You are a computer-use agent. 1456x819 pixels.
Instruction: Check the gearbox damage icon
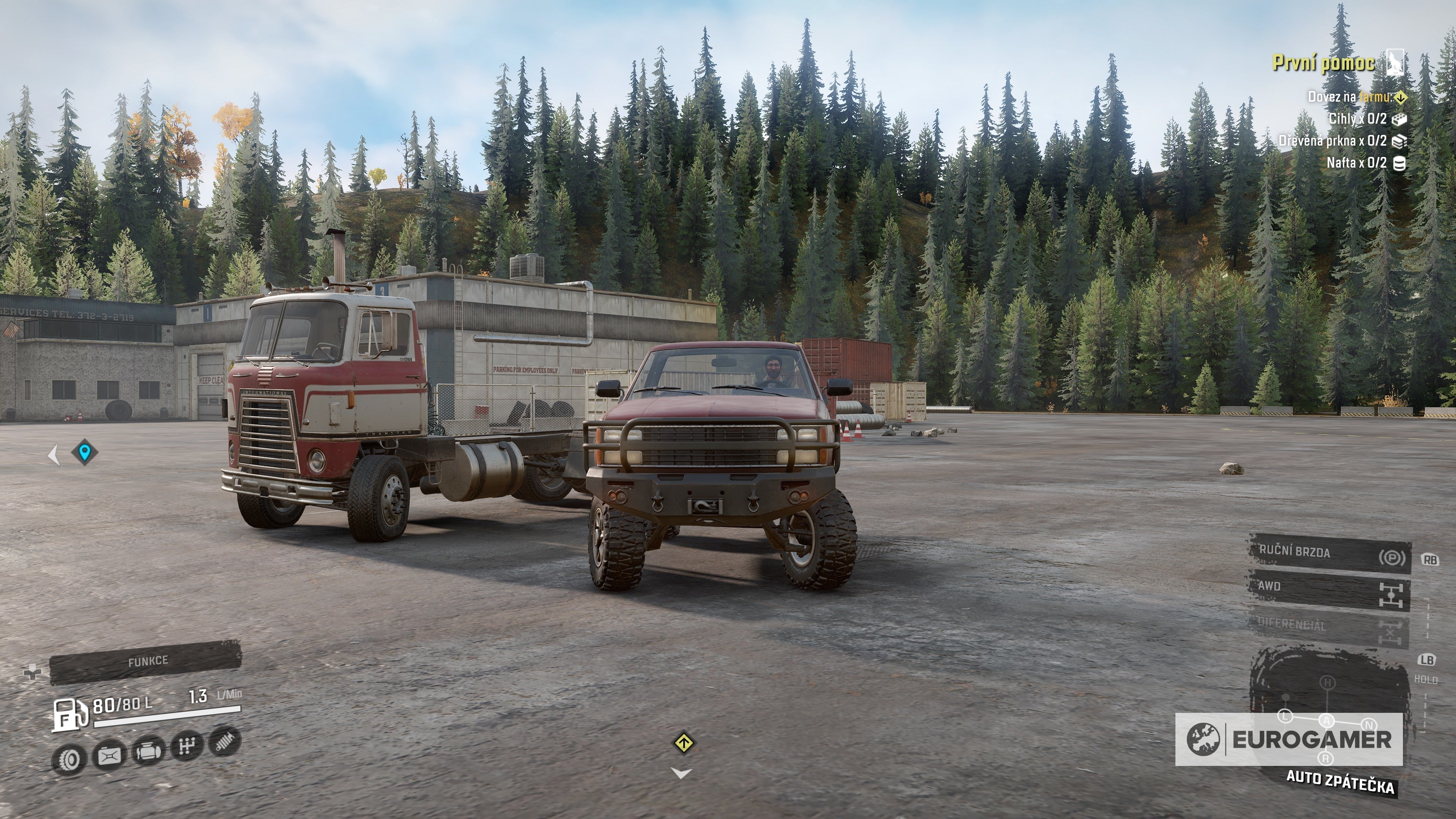click(x=187, y=746)
